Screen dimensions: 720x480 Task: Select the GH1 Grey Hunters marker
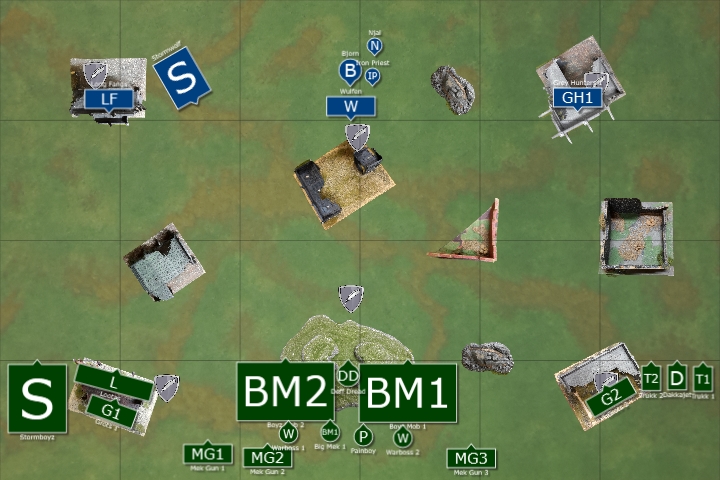click(x=577, y=98)
